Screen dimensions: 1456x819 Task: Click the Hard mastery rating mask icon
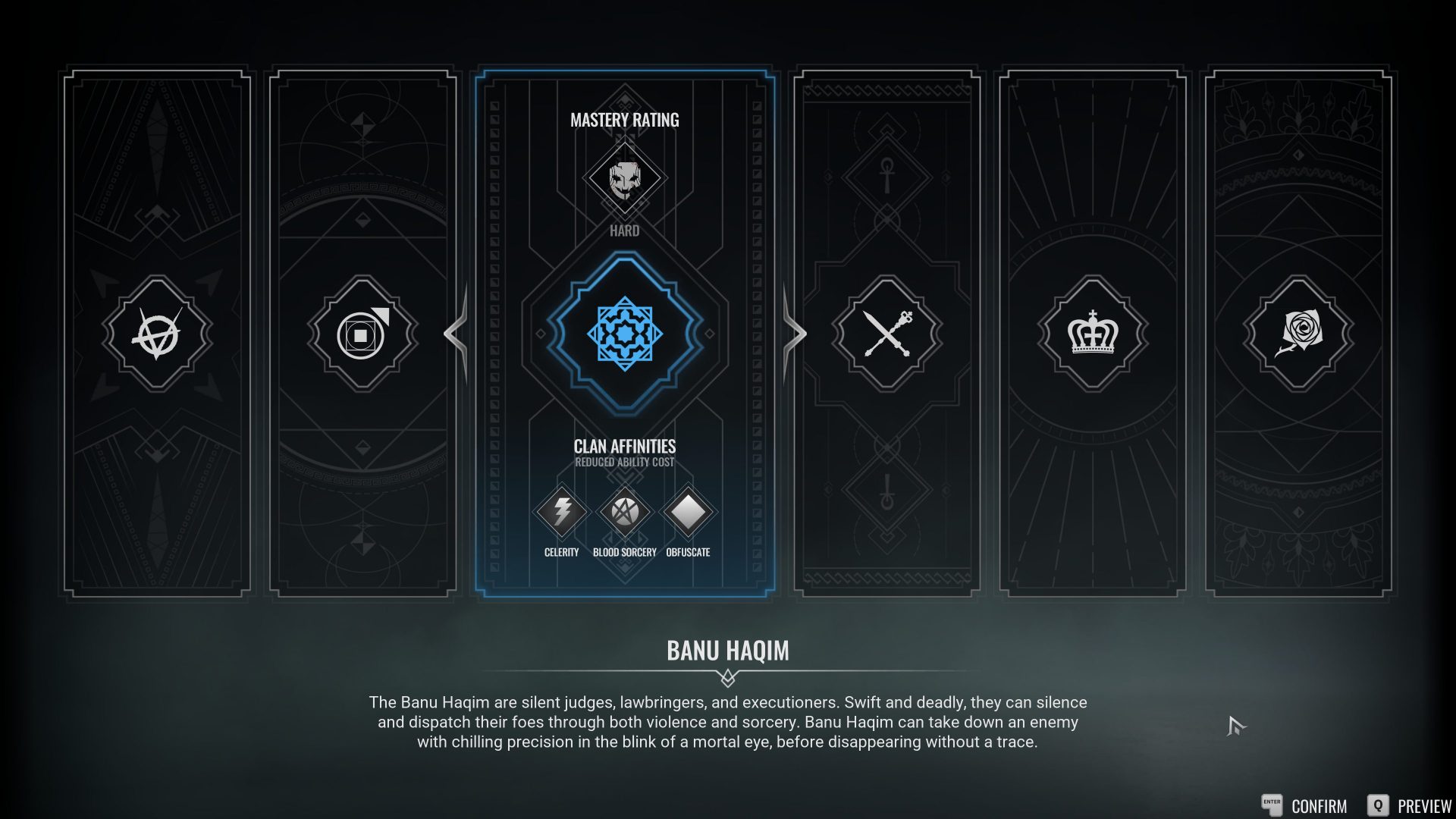pyautogui.click(x=625, y=178)
